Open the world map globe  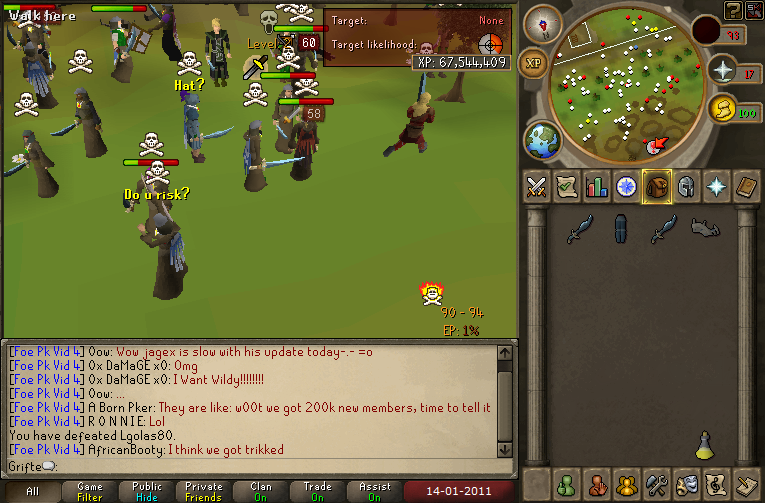[543, 139]
